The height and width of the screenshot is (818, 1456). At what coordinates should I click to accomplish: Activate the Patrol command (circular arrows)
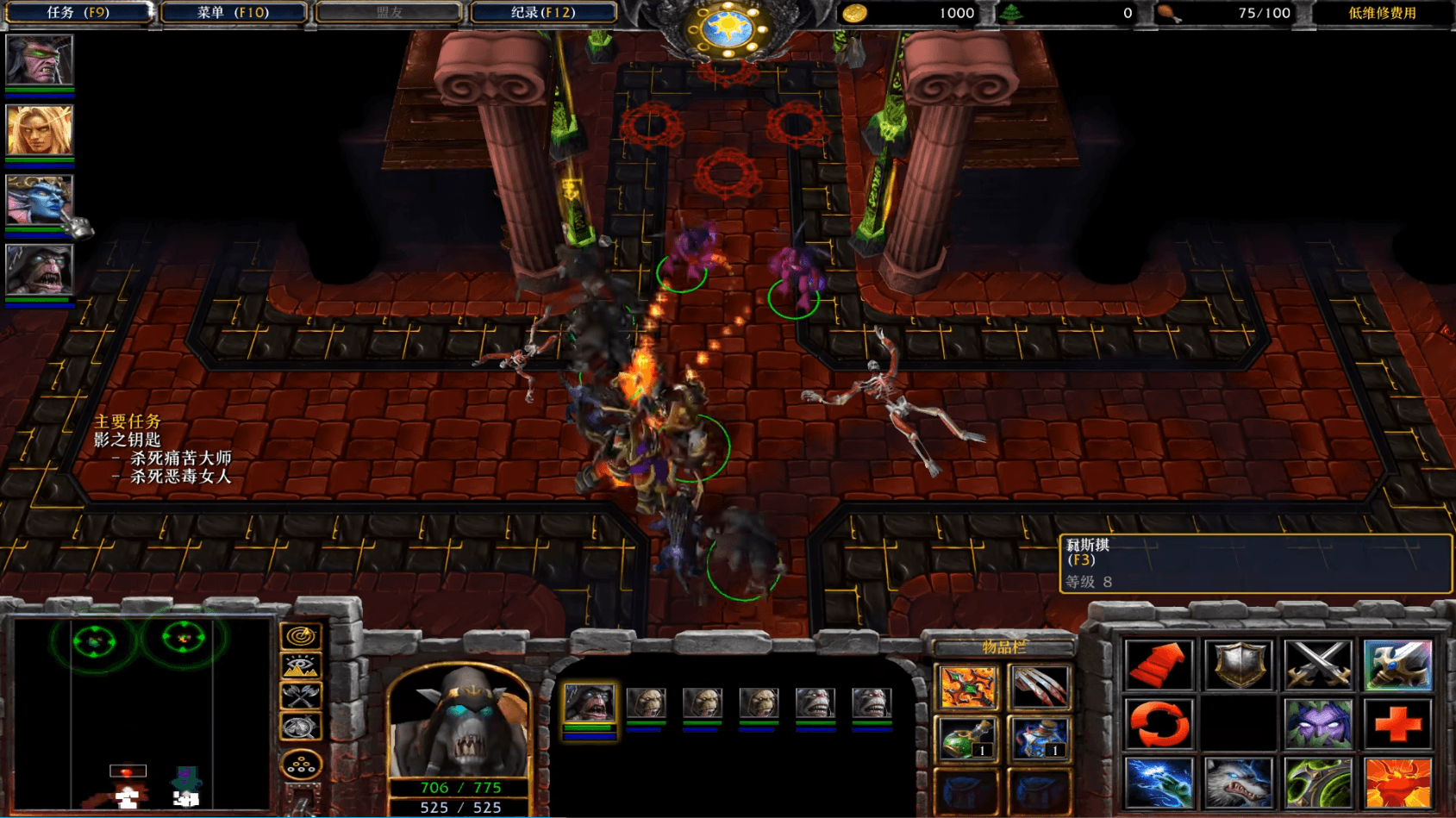[1159, 722]
